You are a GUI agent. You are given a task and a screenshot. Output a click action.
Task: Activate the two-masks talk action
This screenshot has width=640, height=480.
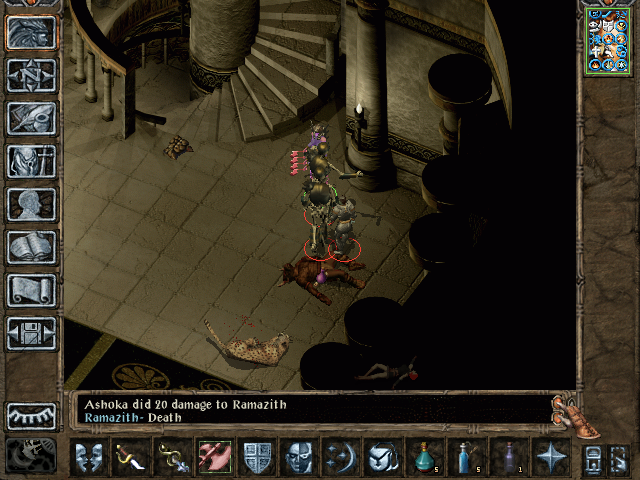pos(89,457)
